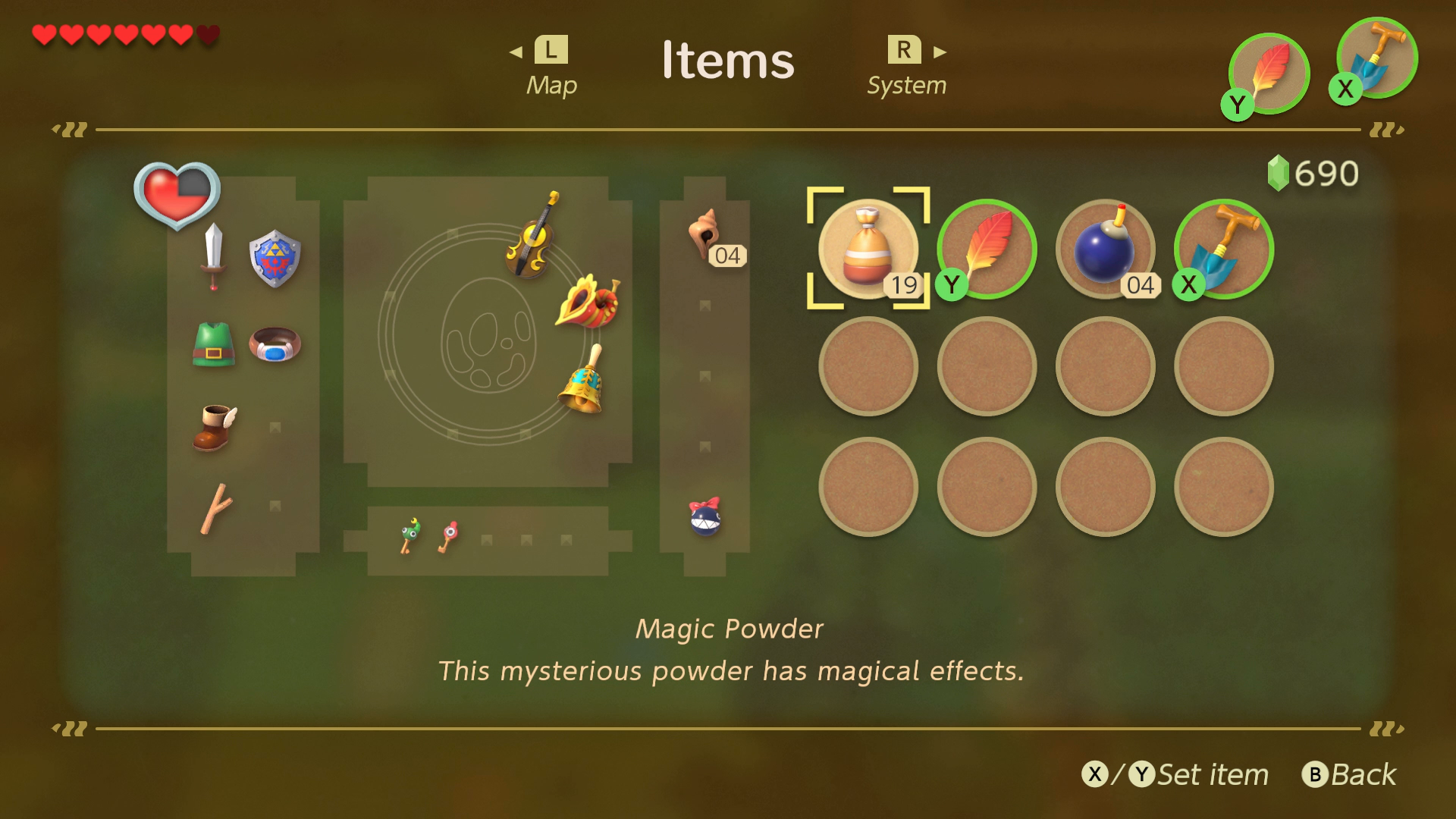Viewport: 1456px width, 819px height.
Task: Pick the Shovel in the inventory grid
Action: coord(1223,249)
